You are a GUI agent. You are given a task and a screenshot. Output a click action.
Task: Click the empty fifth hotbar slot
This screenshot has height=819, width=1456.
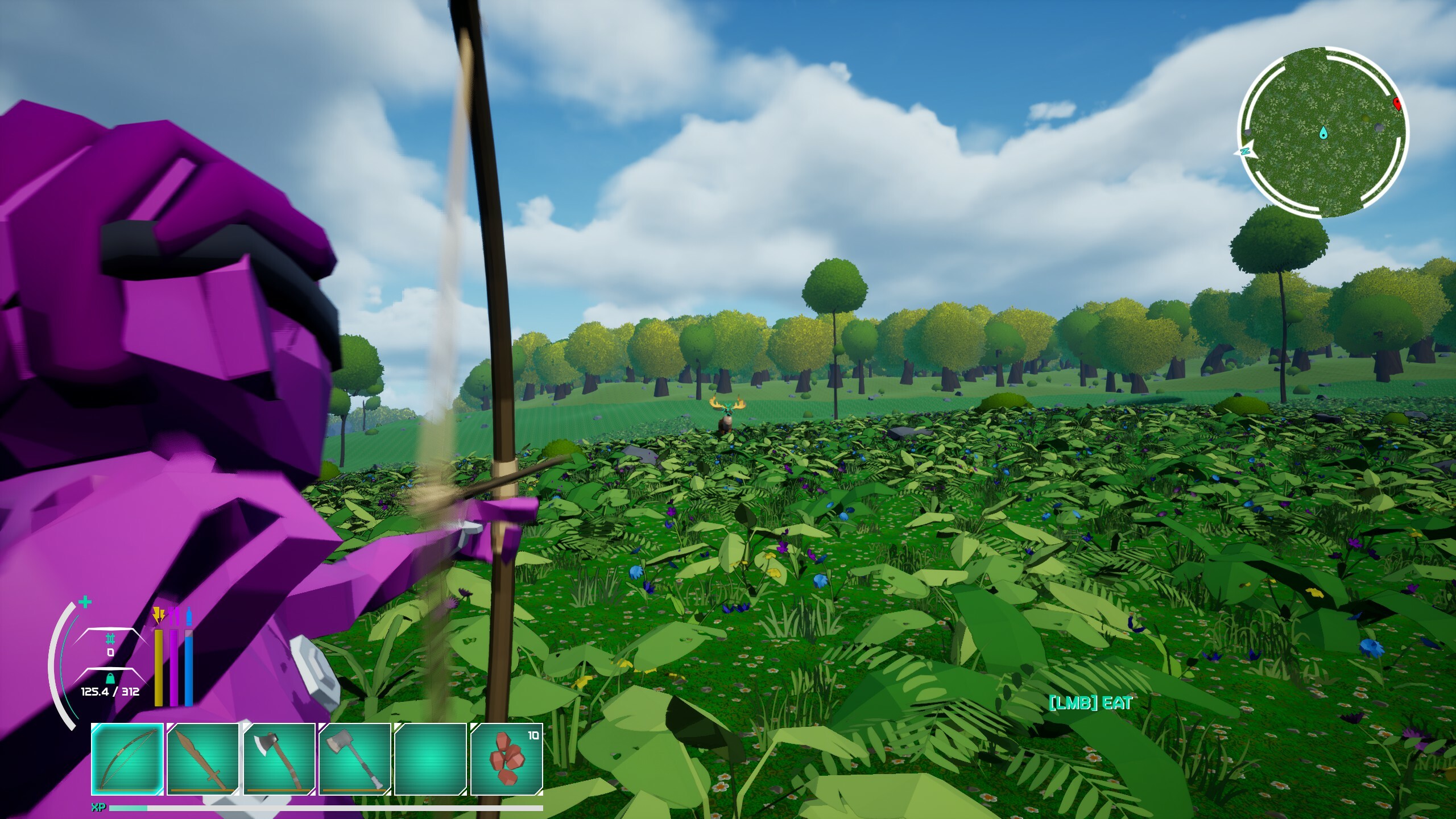pyautogui.click(x=431, y=761)
